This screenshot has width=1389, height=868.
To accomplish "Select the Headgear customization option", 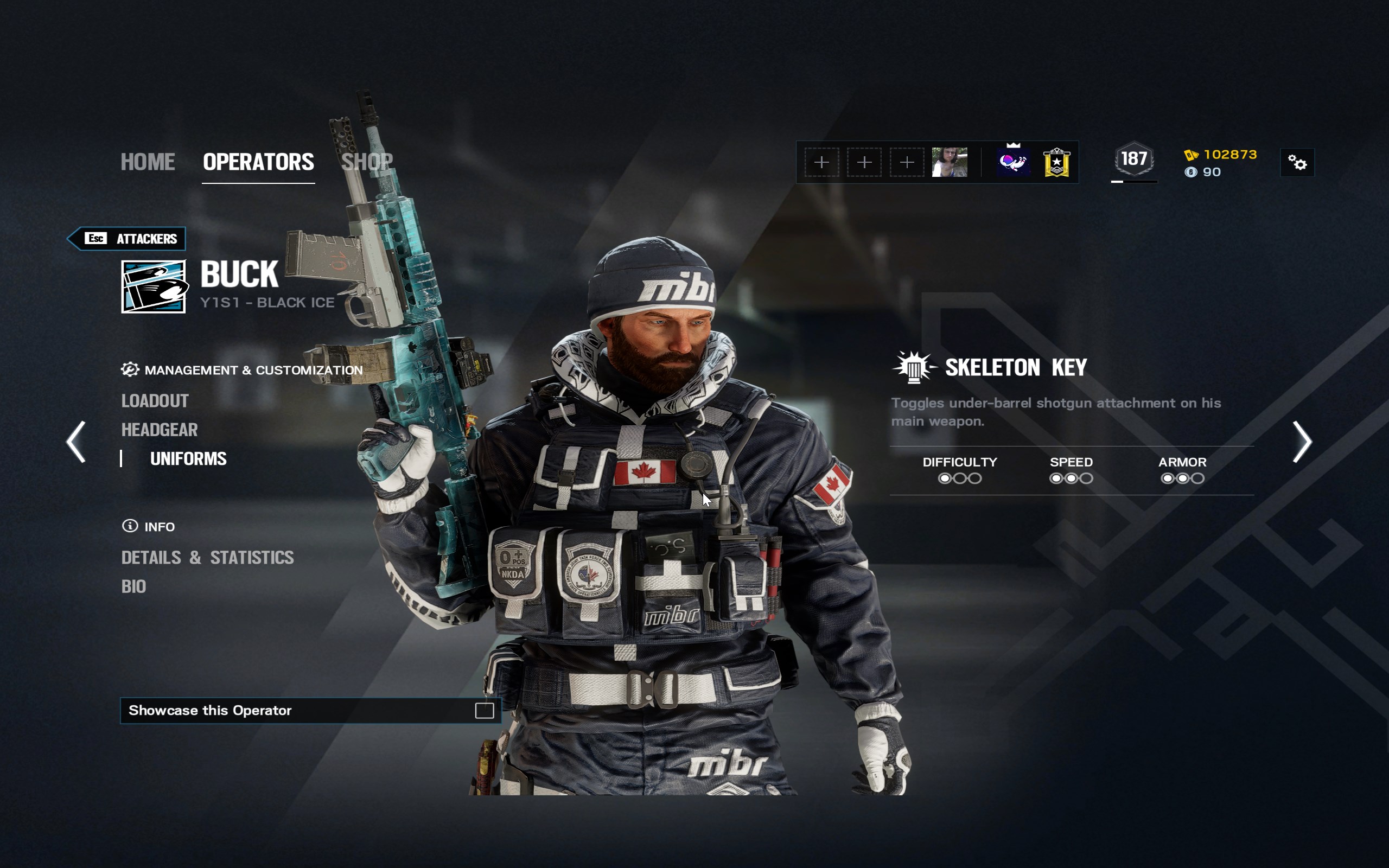I will [160, 430].
